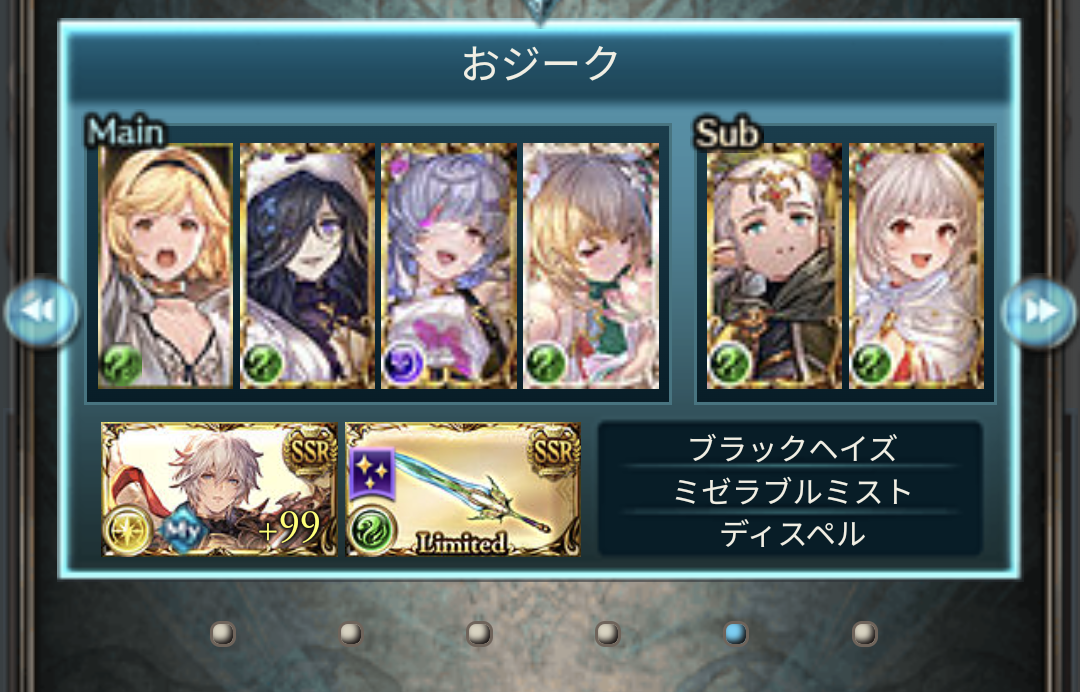Select the ミゼラブルミスト skill

coord(790,491)
